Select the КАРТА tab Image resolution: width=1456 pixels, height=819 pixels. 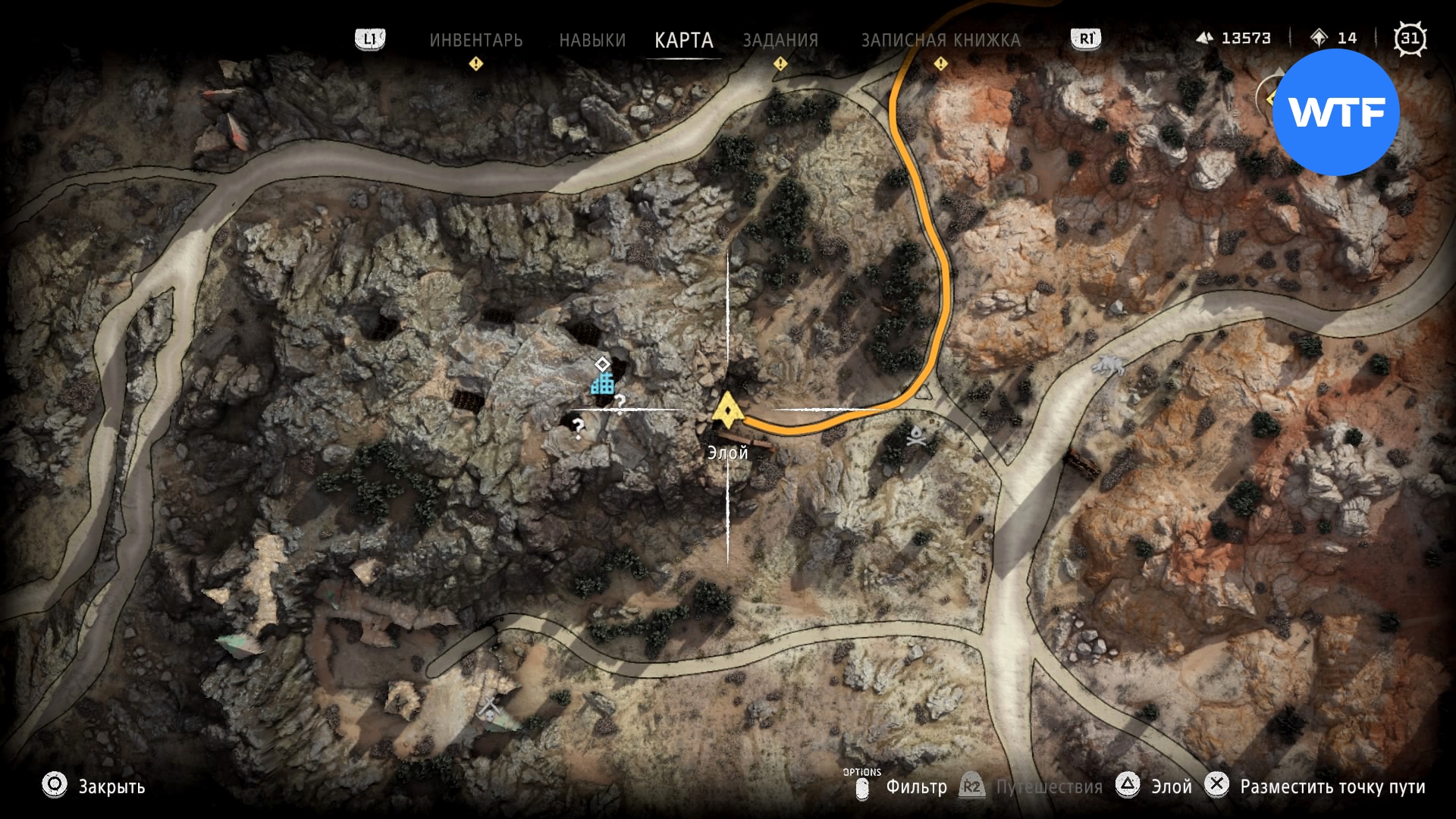pyautogui.click(x=683, y=40)
